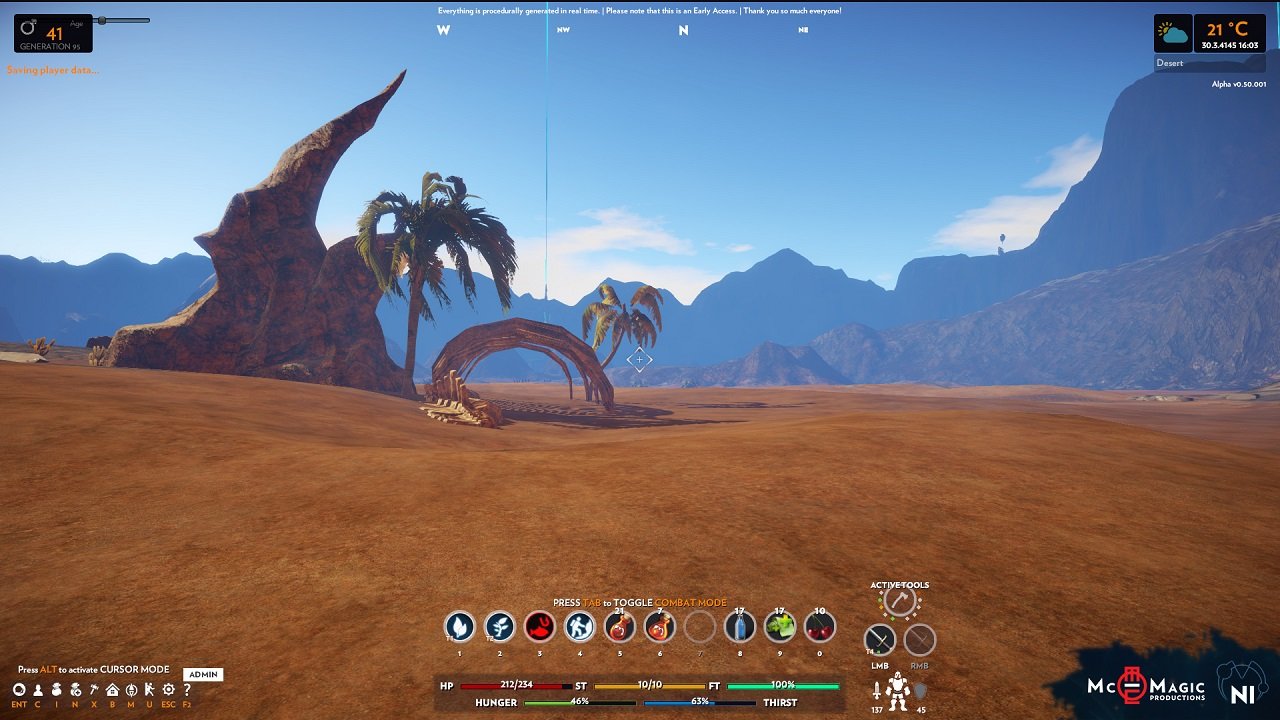The image size is (1280, 720).
Task: Use the red fishing hook skill
Action: tap(540, 627)
